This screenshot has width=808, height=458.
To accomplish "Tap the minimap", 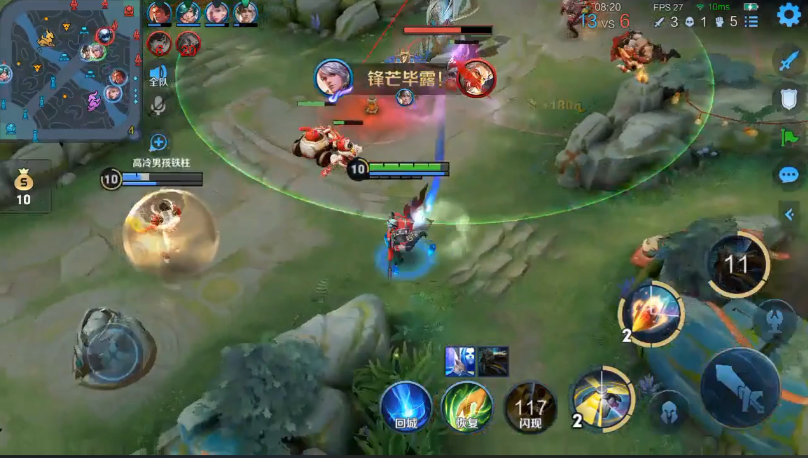I will [70, 70].
